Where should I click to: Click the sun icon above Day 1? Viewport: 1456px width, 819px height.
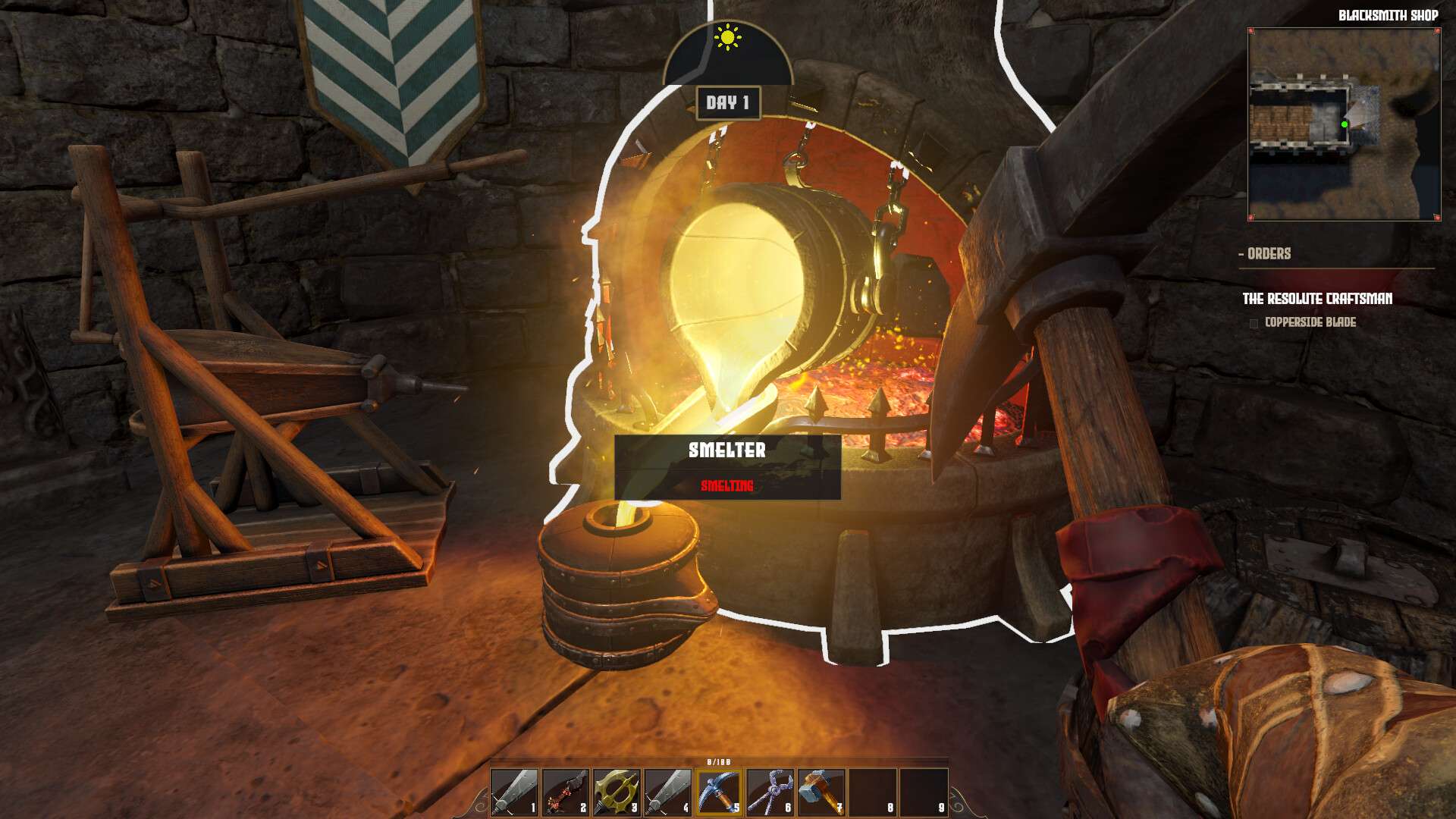726,37
